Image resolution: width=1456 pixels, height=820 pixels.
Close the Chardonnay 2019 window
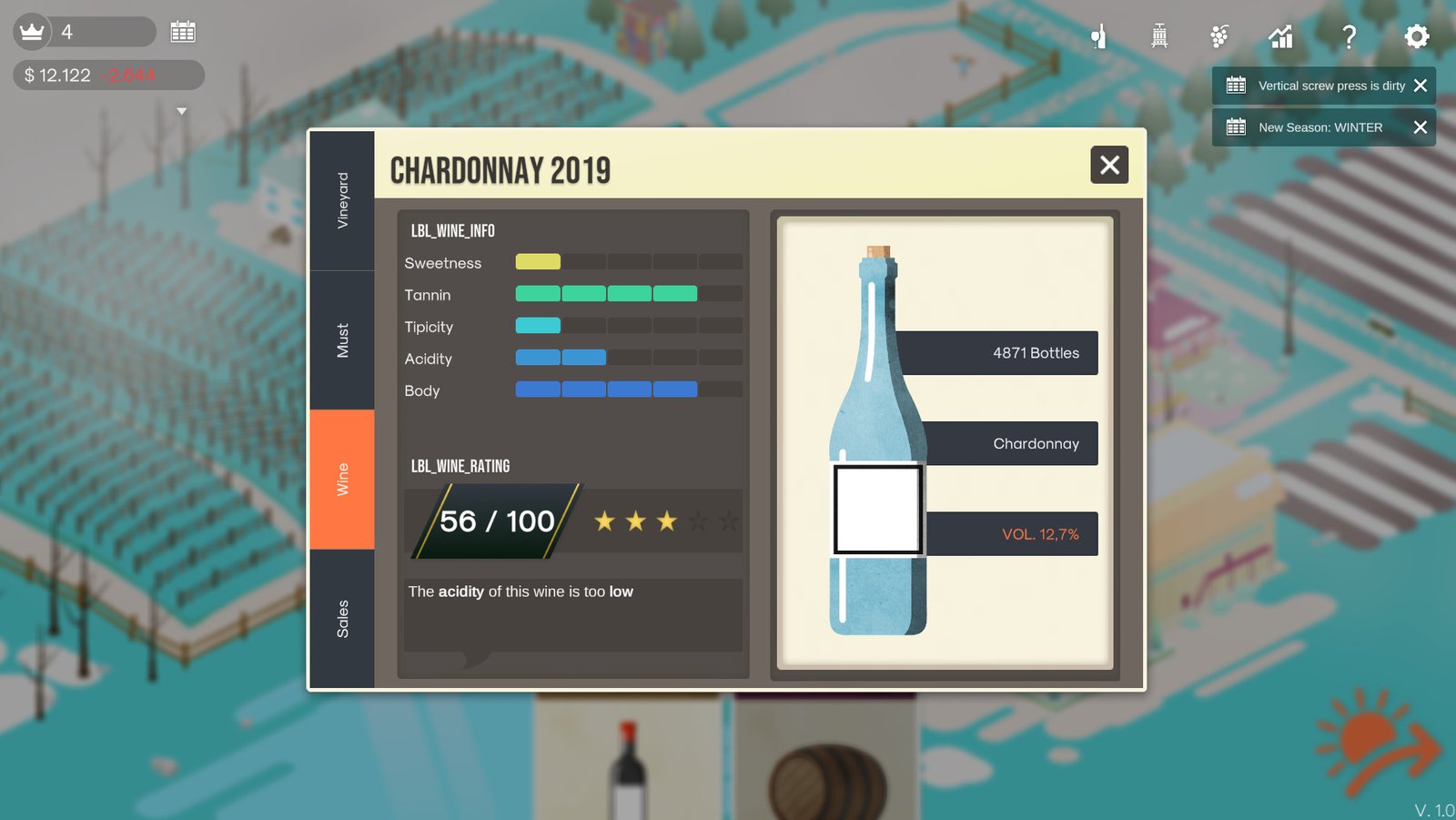click(x=1109, y=166)
